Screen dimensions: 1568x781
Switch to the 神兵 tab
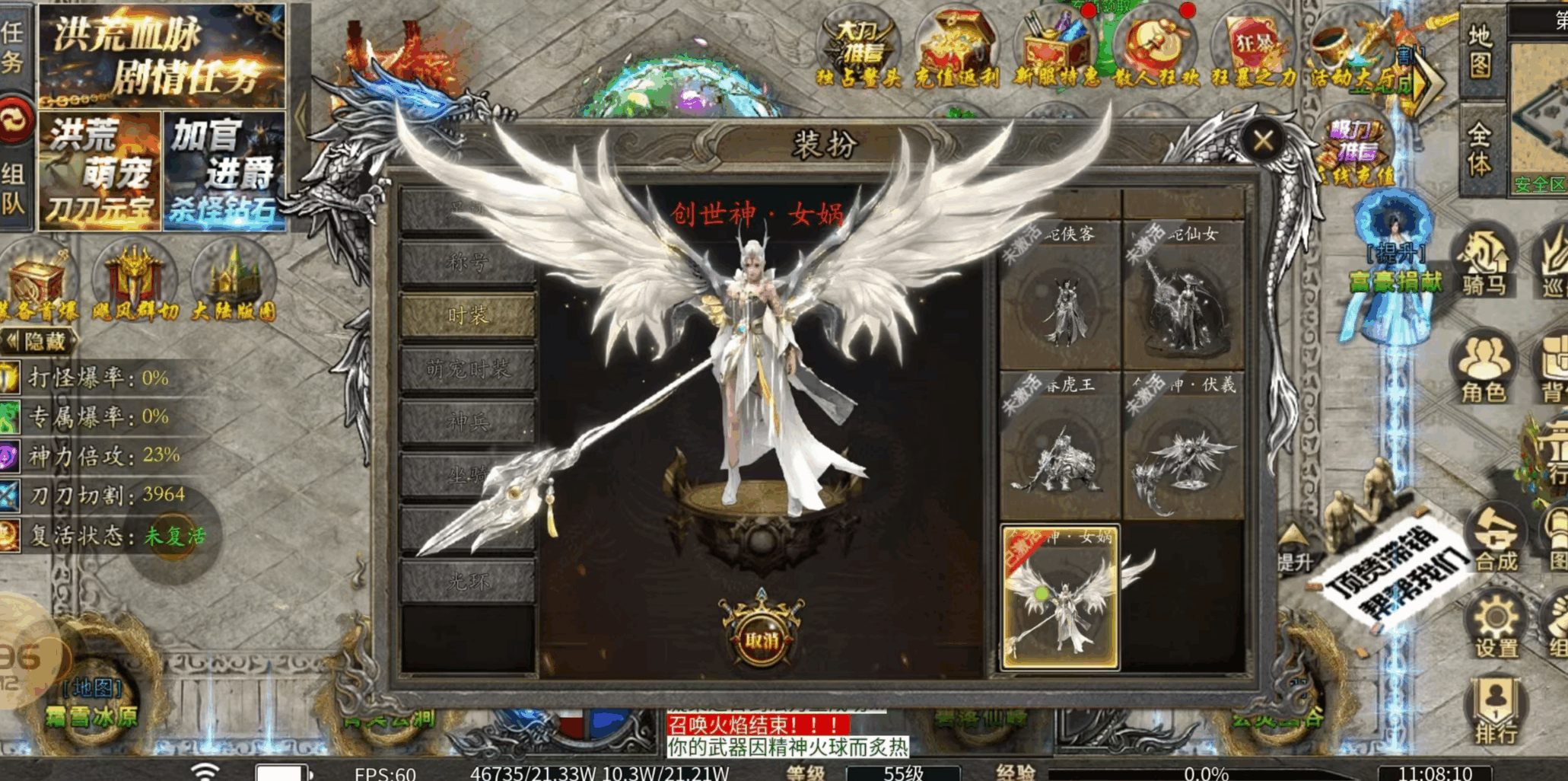(468, 422)
